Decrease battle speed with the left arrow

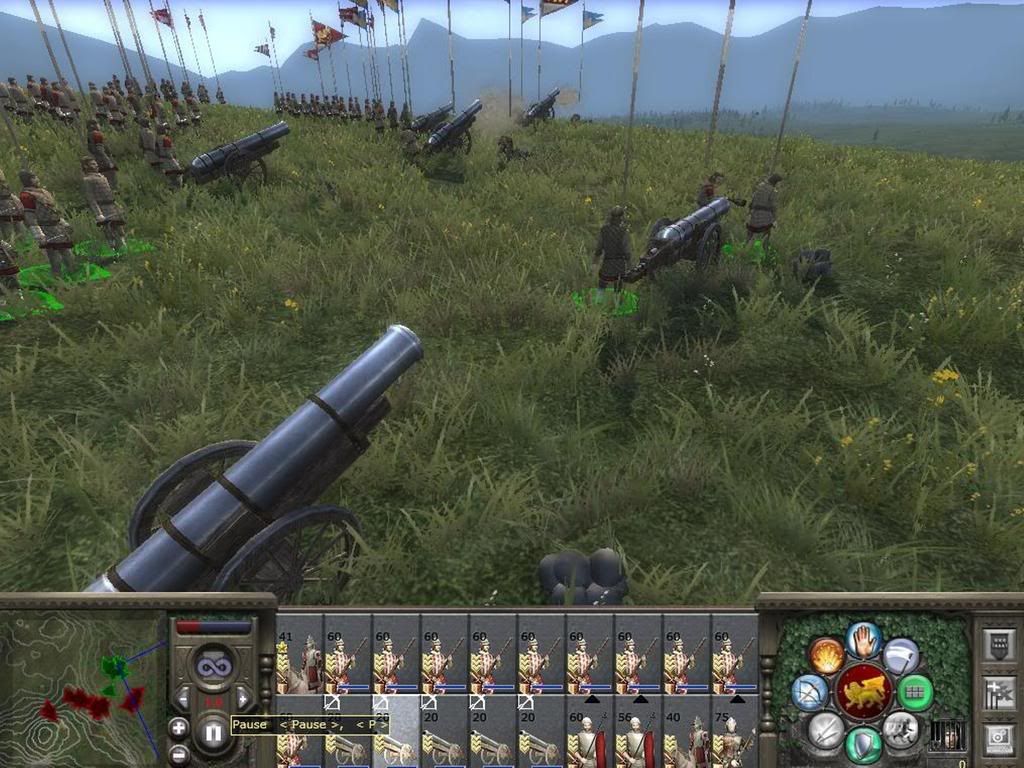click(182, 697)
